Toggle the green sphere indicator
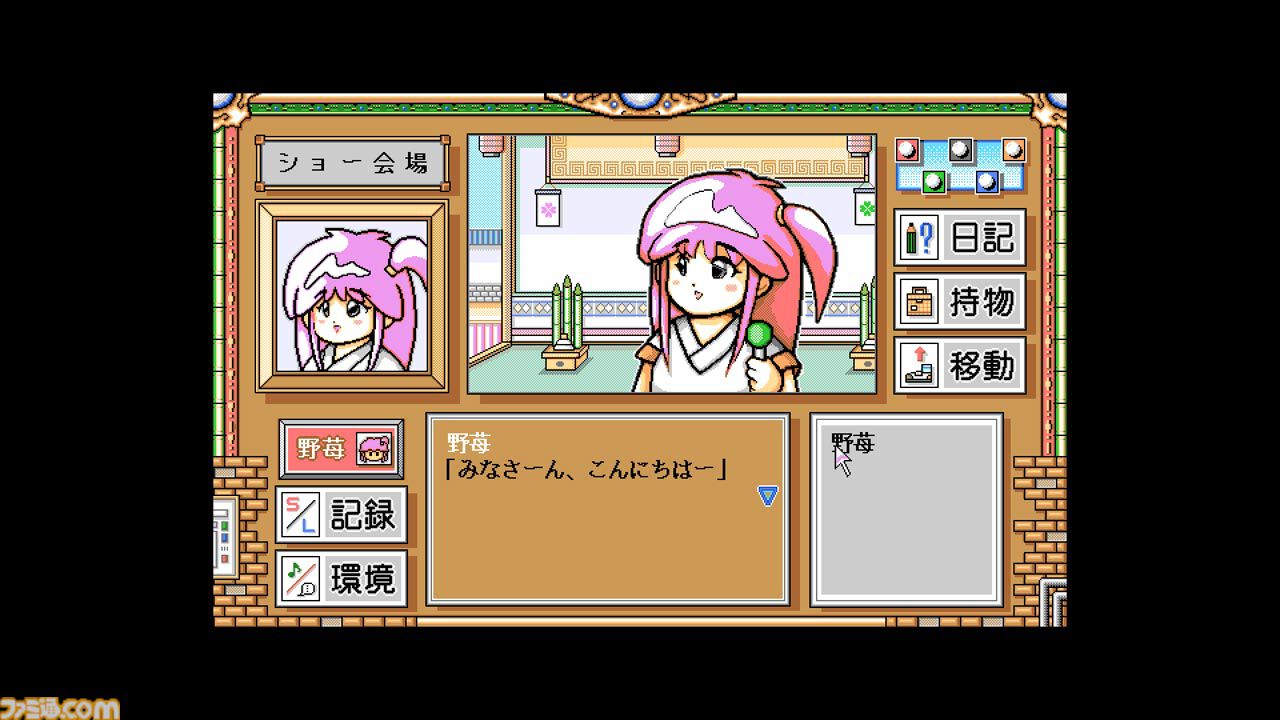The width and height of the screenshot is (1280, 720). point(933,182)
